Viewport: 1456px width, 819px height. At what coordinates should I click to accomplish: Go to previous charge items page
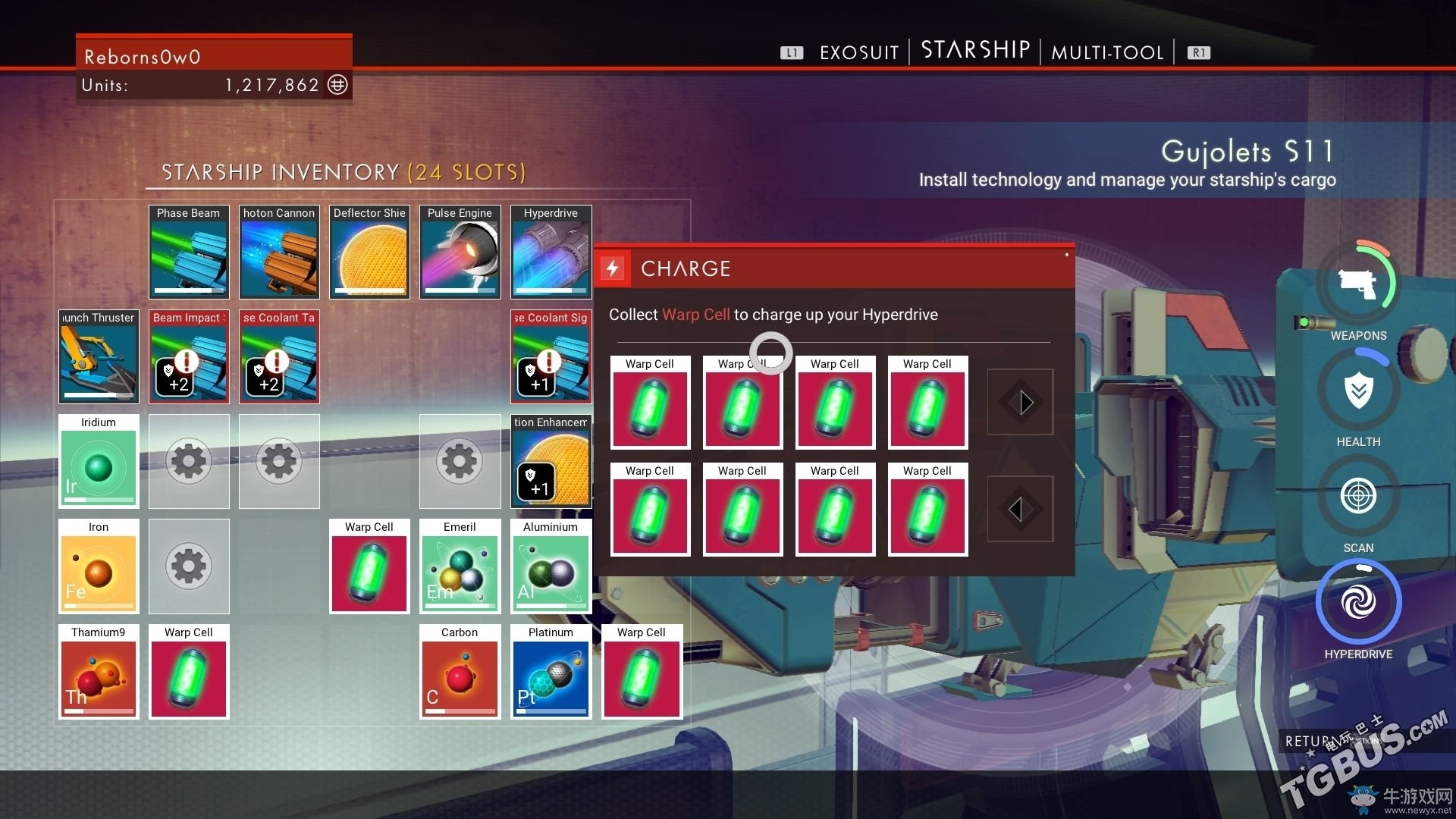1020,509
